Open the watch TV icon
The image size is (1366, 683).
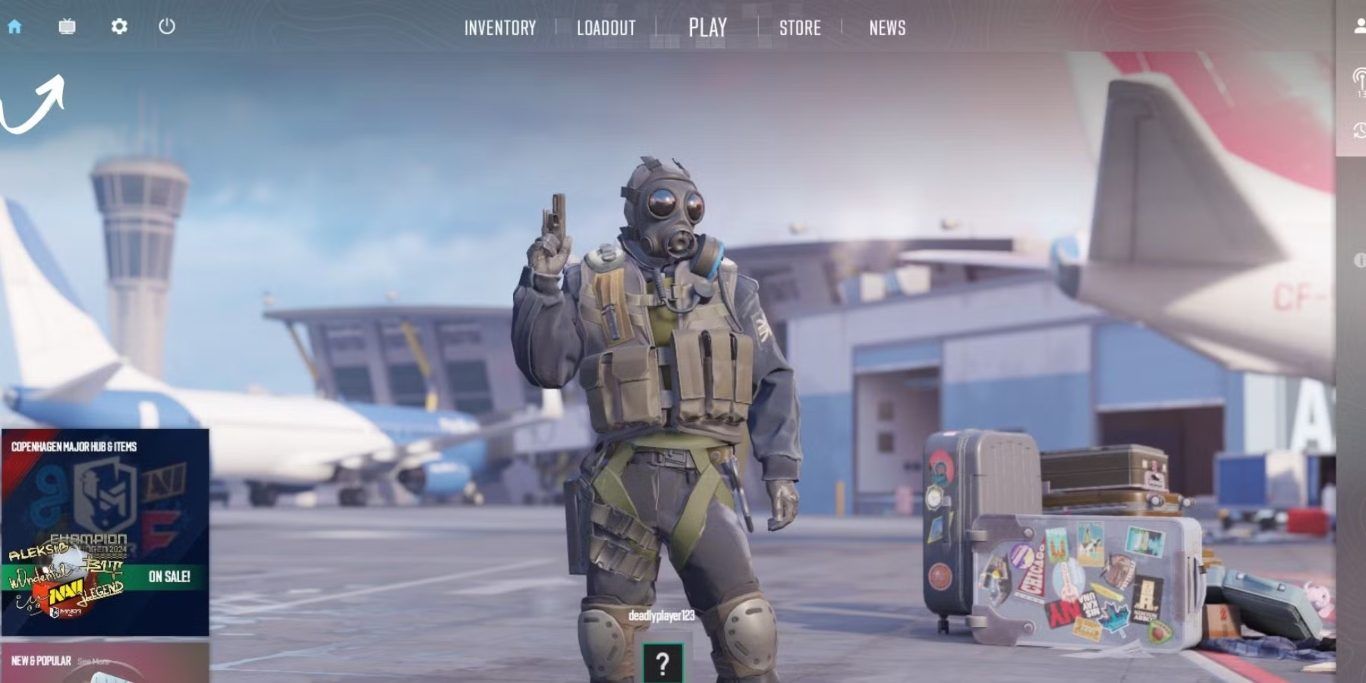[x=67, y=27]
